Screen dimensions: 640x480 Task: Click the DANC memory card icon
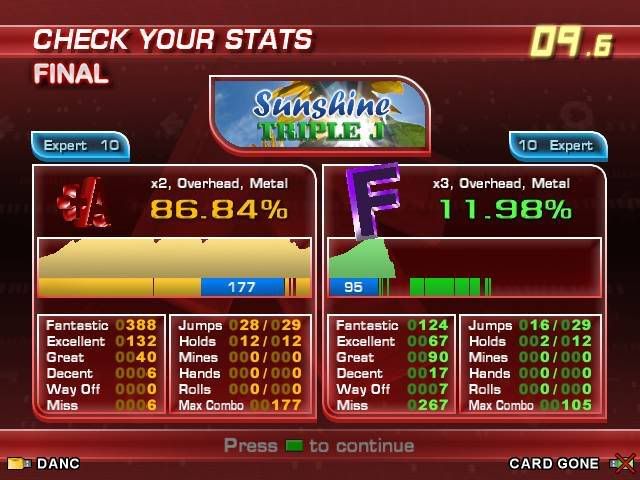tap(18, 464)
